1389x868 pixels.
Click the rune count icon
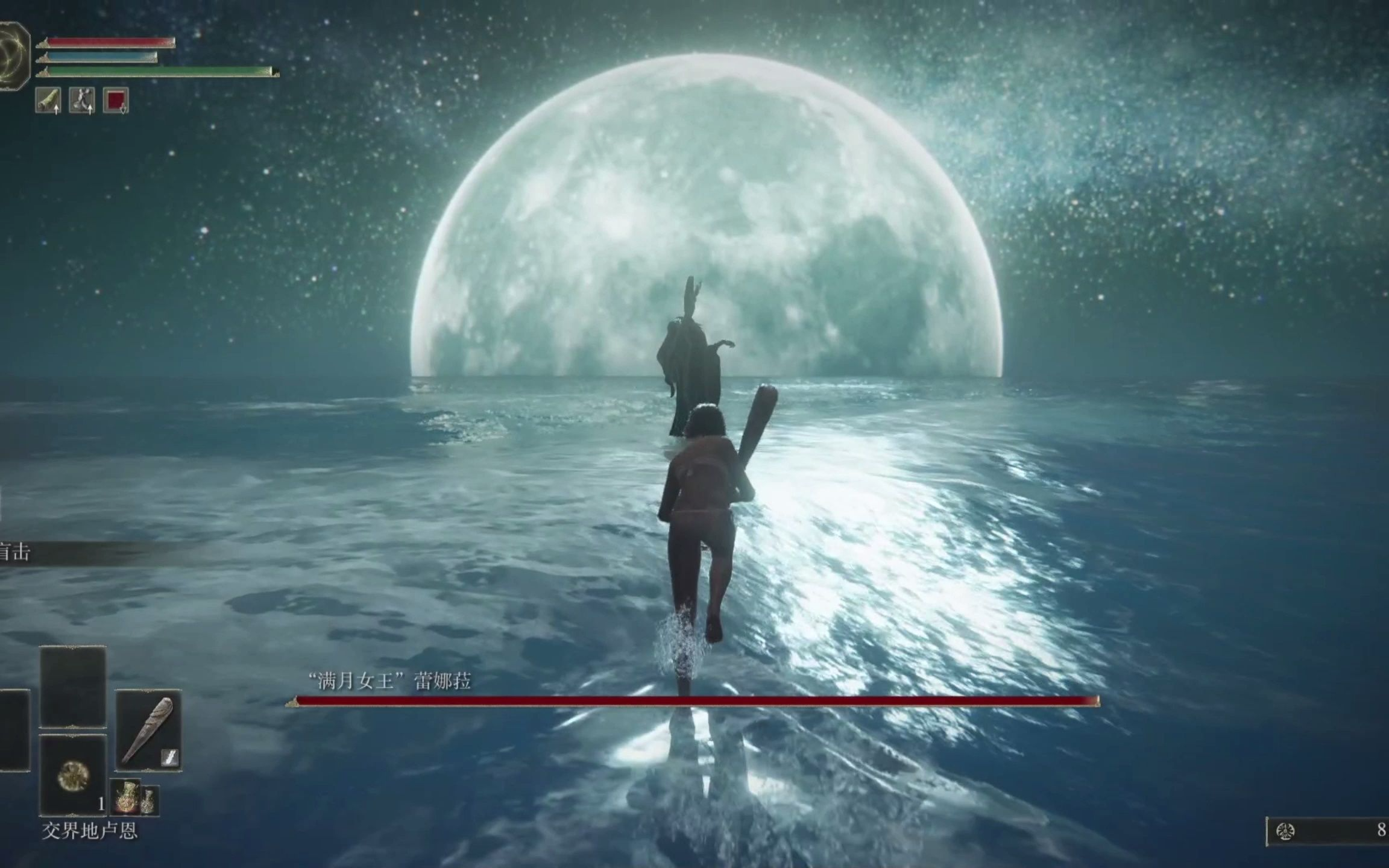tap(1285, 832)
